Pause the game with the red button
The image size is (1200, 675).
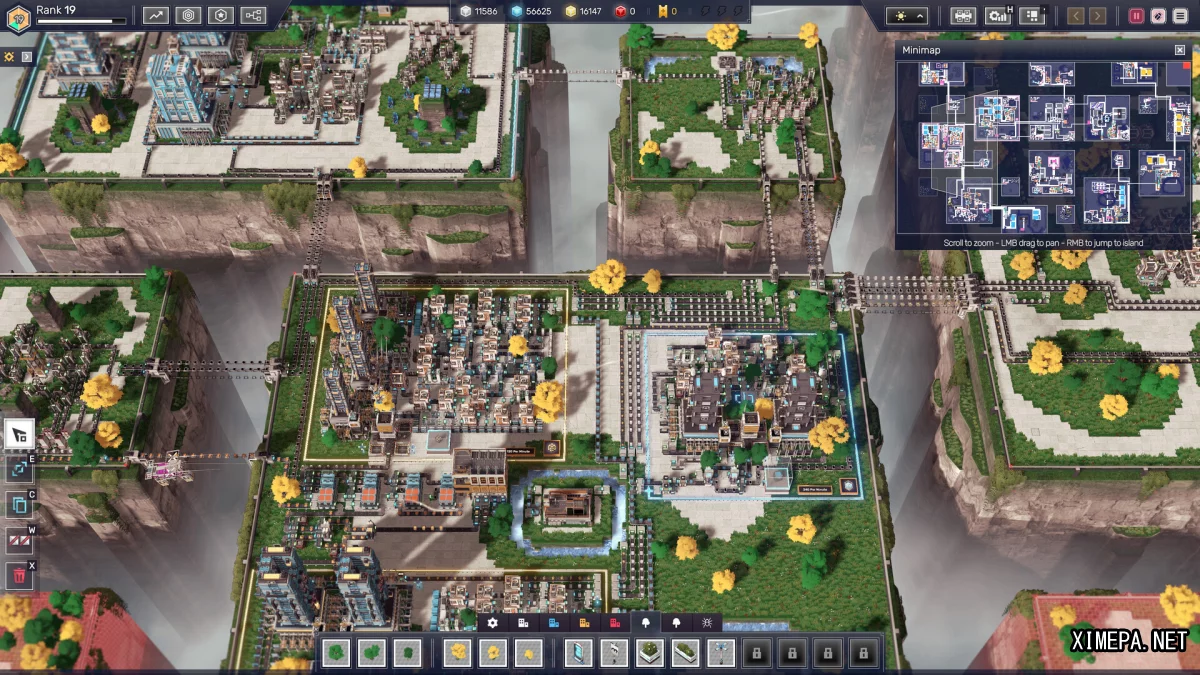tap(1136, 15)
